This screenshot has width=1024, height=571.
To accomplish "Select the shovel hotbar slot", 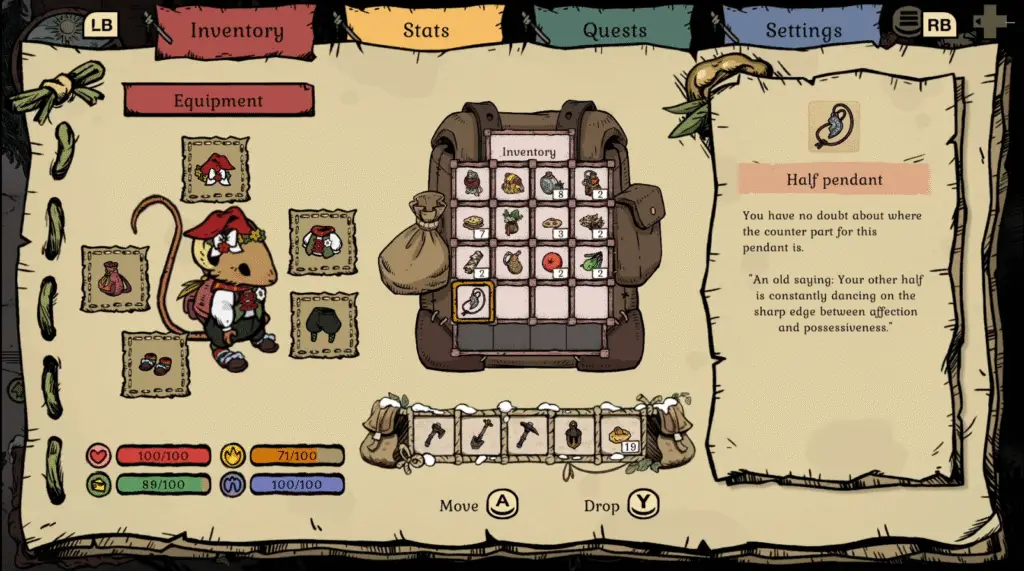I will [x=481, y=435].
